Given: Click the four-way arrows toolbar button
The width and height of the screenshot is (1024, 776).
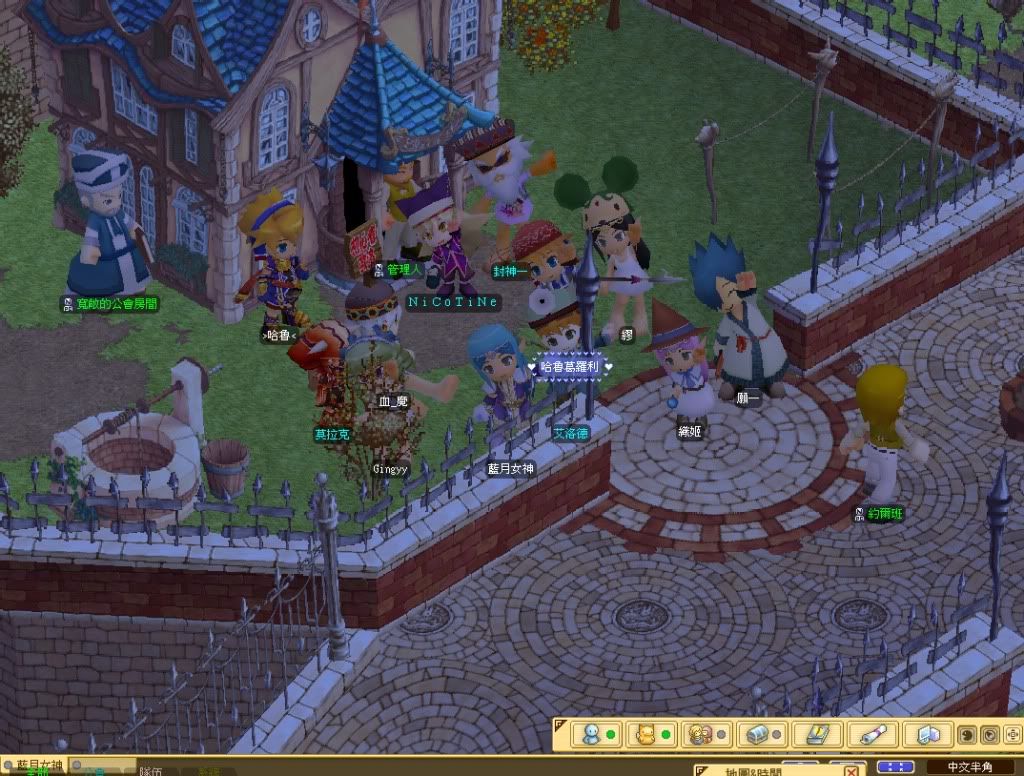Looking at the screenshot, I should tap(1010, 735).
